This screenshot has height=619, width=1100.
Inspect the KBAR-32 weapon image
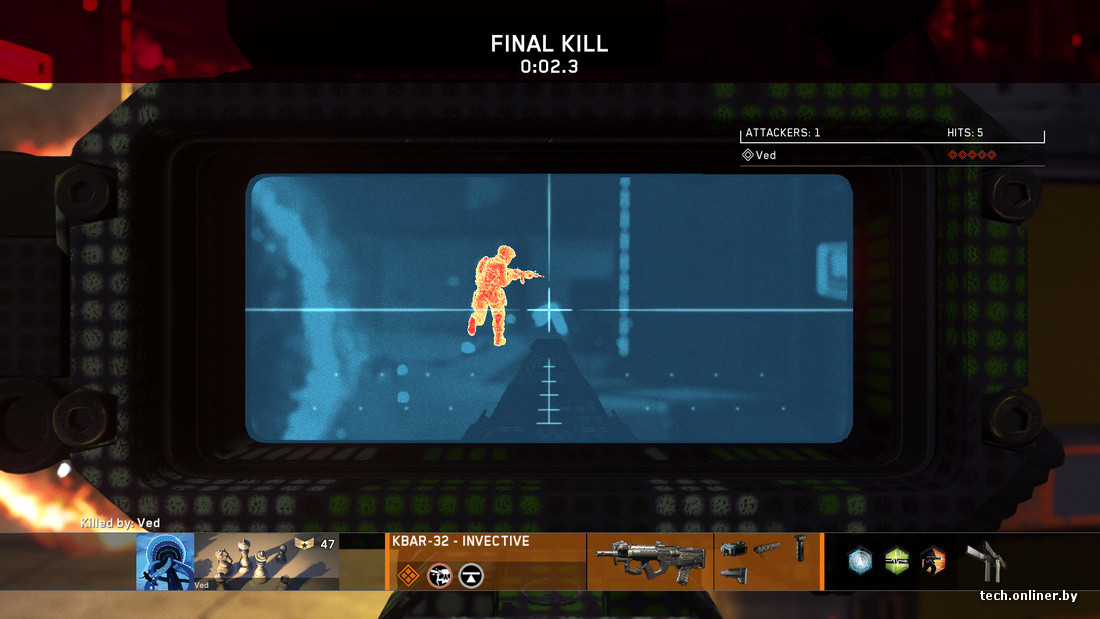pyautogui.click(x=649, y=562)
